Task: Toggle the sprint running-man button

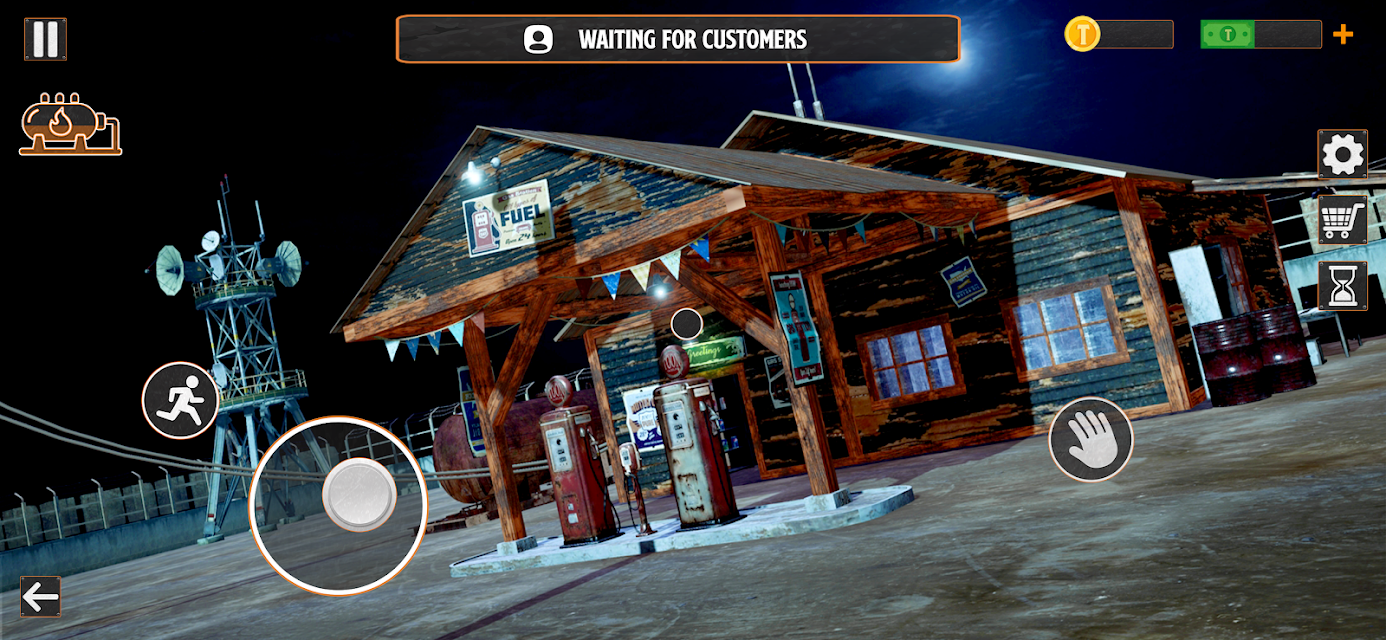Action: (x=181, y=400)
